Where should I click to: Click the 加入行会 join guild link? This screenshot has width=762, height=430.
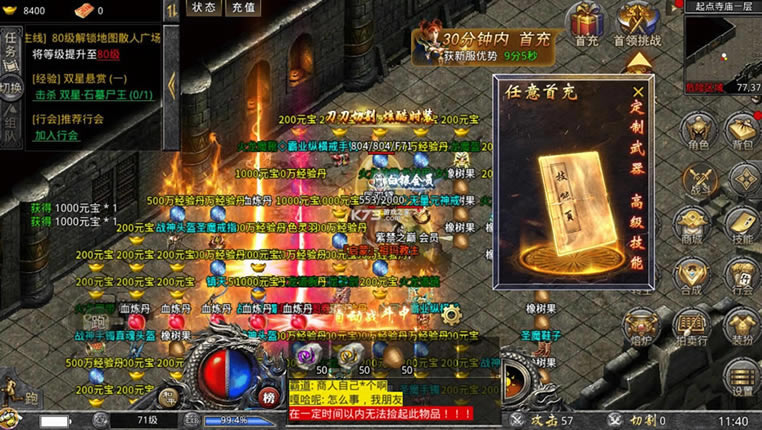58,135
